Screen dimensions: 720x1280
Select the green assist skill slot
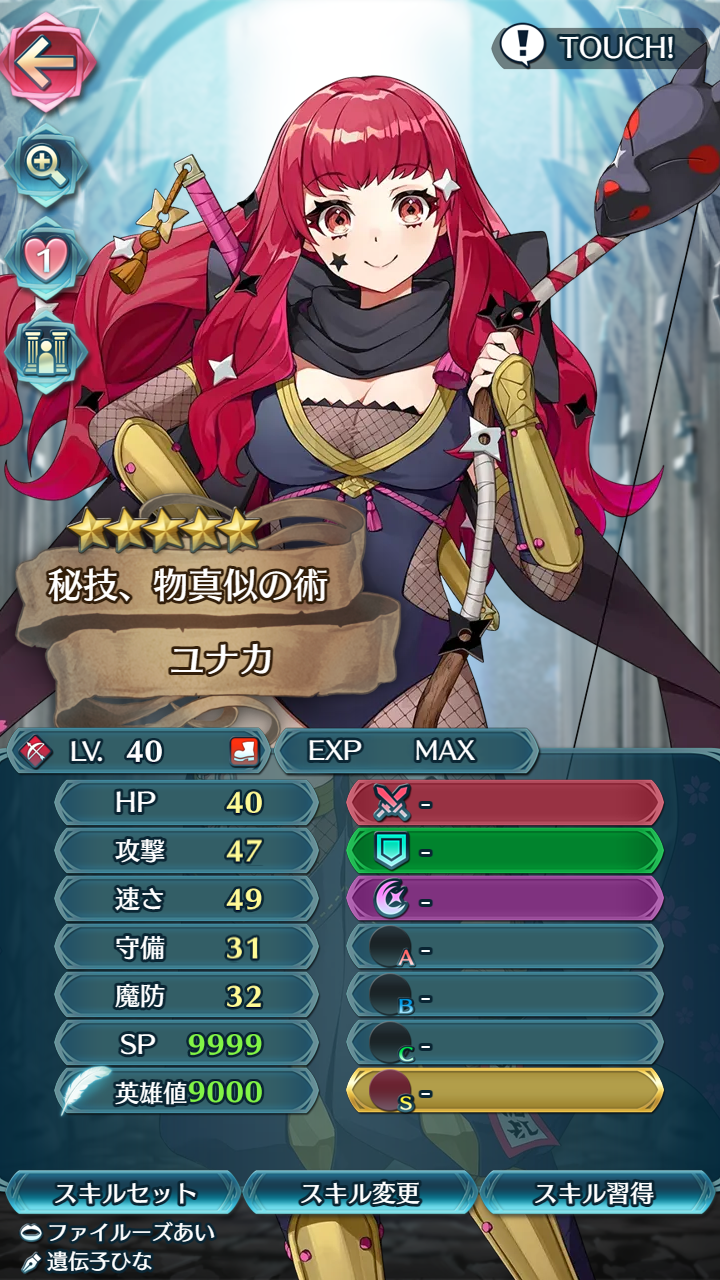(505, 851)
